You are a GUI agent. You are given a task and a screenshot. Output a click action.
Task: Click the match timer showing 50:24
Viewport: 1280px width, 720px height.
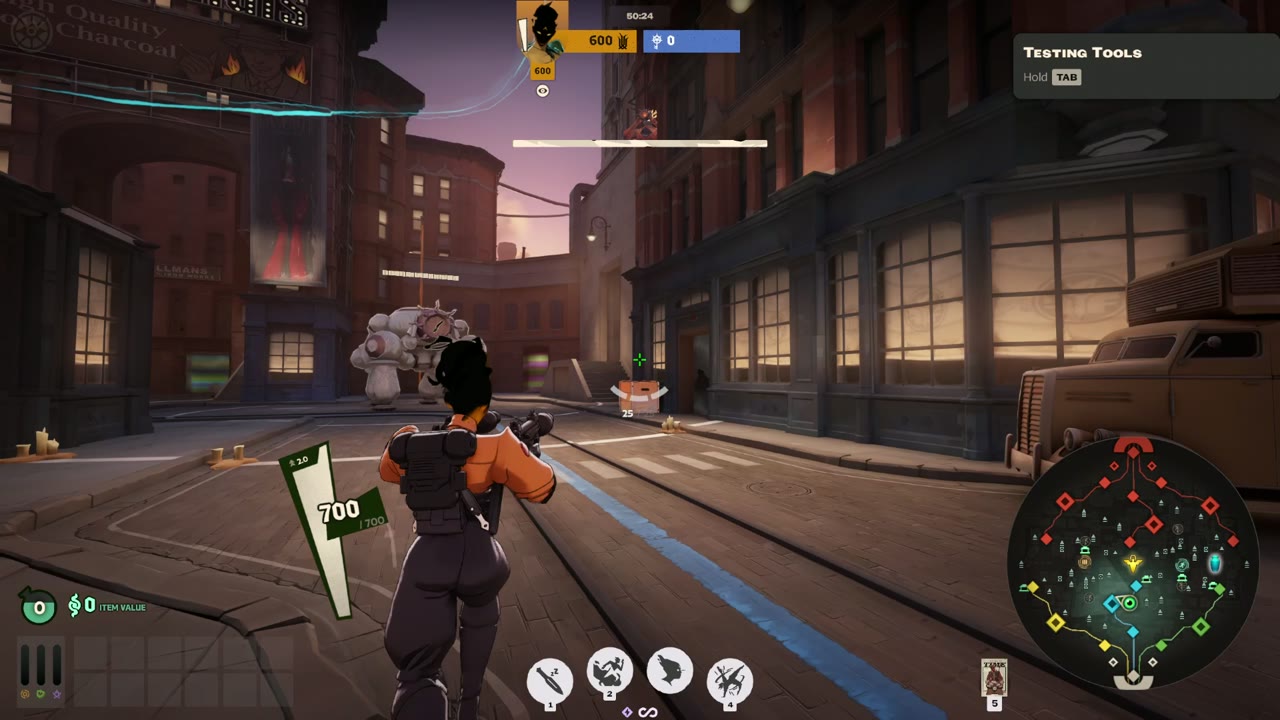point(640,16)
